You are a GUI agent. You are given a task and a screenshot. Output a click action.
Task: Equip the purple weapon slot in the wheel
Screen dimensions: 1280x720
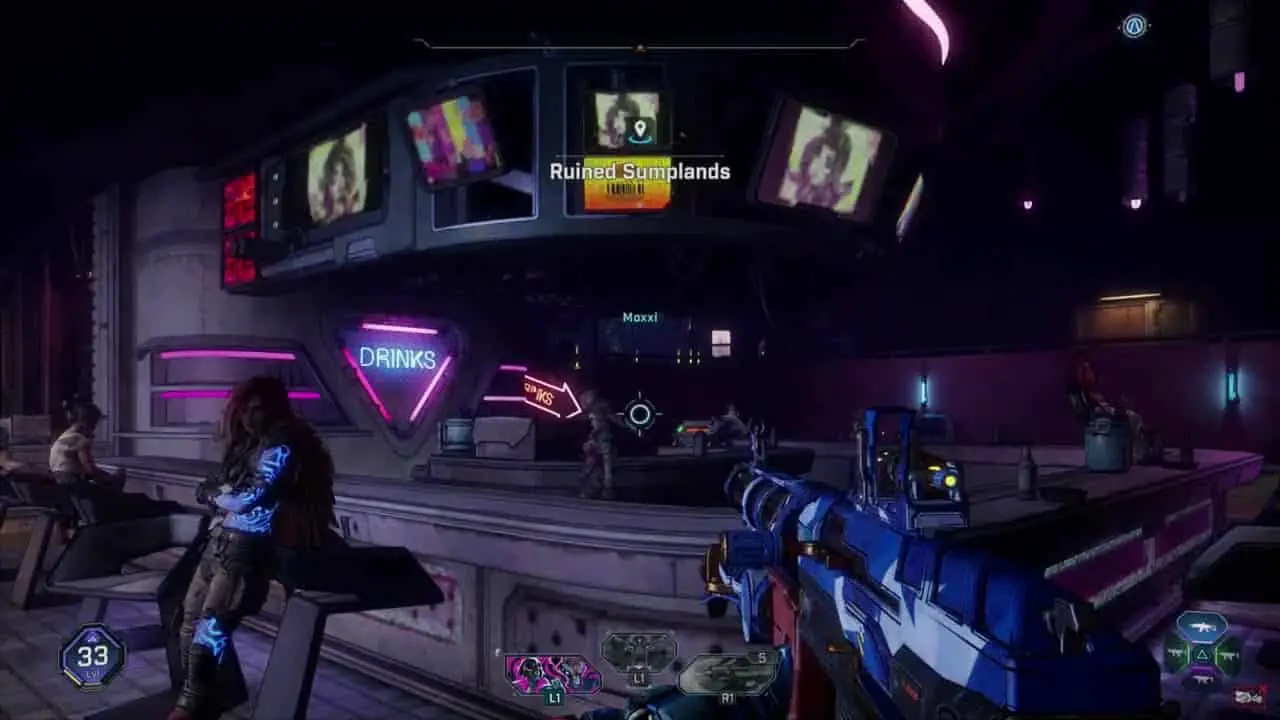point(1201,679)
